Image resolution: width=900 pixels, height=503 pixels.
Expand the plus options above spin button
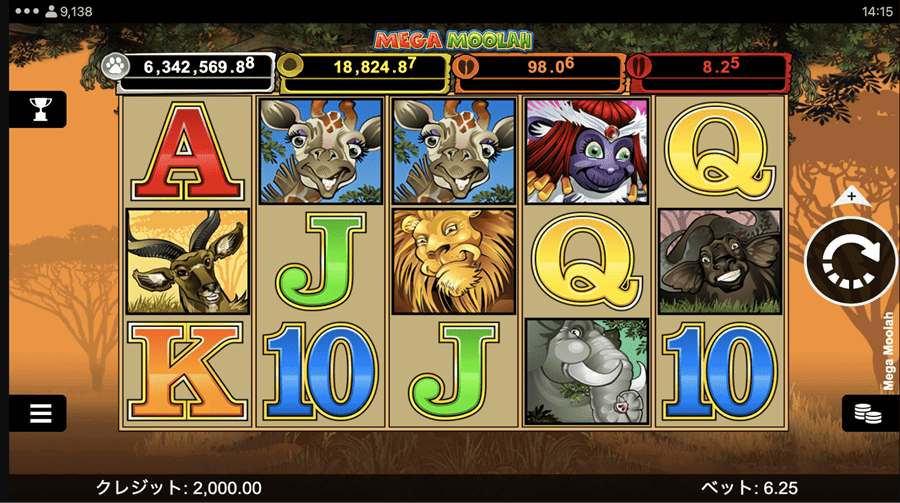point(851,195)
